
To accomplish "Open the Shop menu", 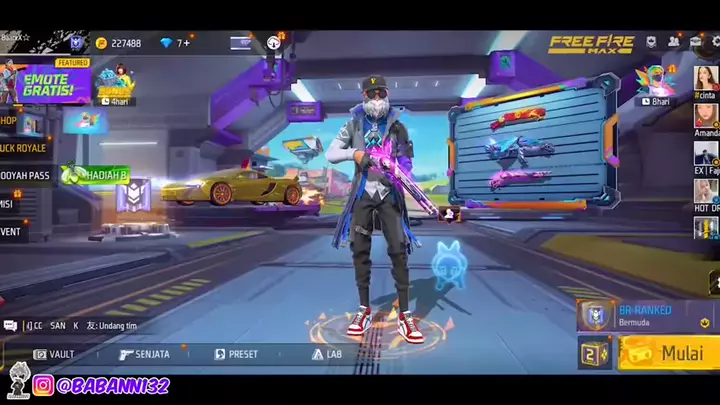I will [x=9, y=121].
